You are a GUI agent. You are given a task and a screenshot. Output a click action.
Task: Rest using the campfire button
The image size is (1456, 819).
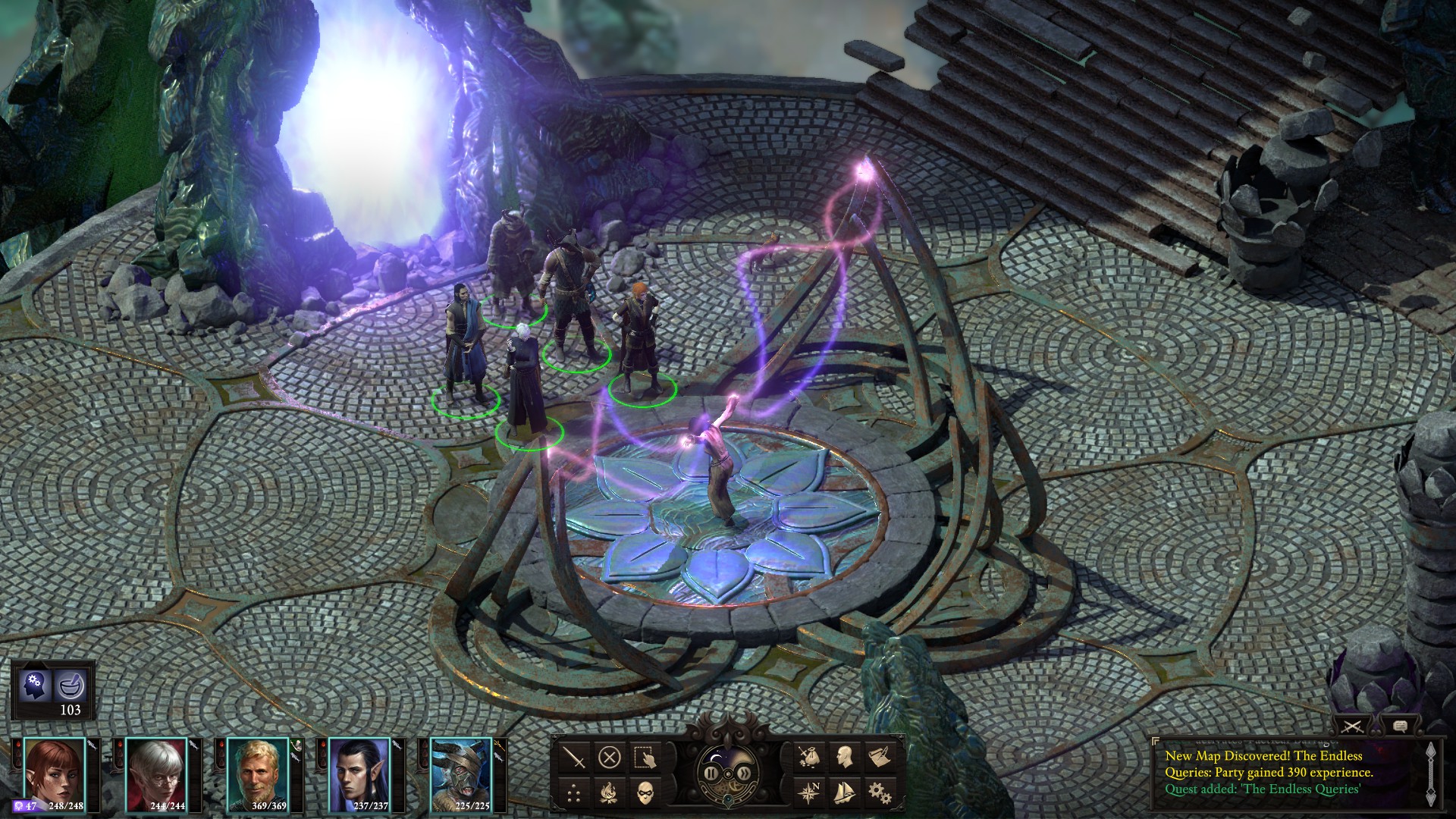[610, 792]
